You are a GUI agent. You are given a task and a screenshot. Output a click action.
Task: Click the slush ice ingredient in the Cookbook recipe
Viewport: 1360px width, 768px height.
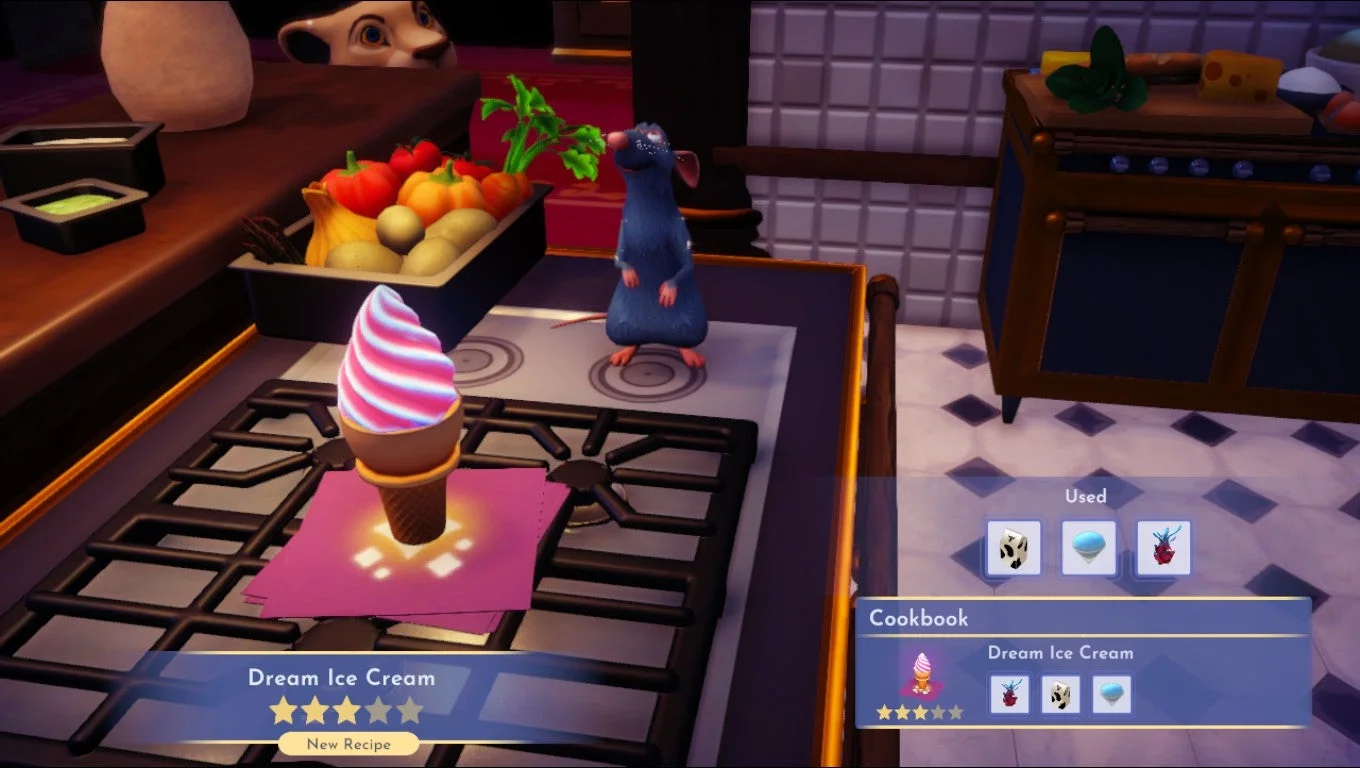pos(1114,696)
